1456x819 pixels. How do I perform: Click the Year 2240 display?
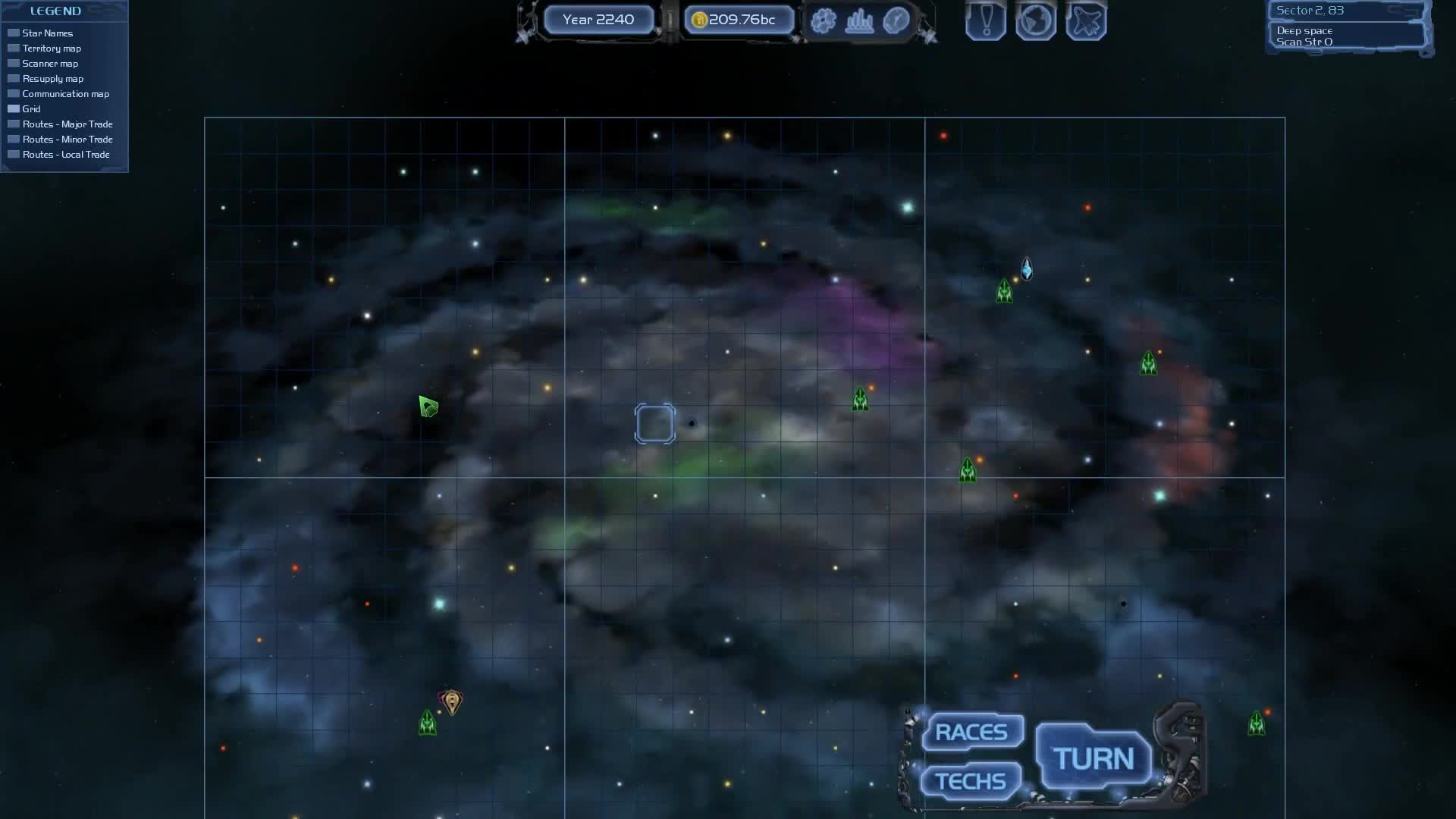(598, 20)
